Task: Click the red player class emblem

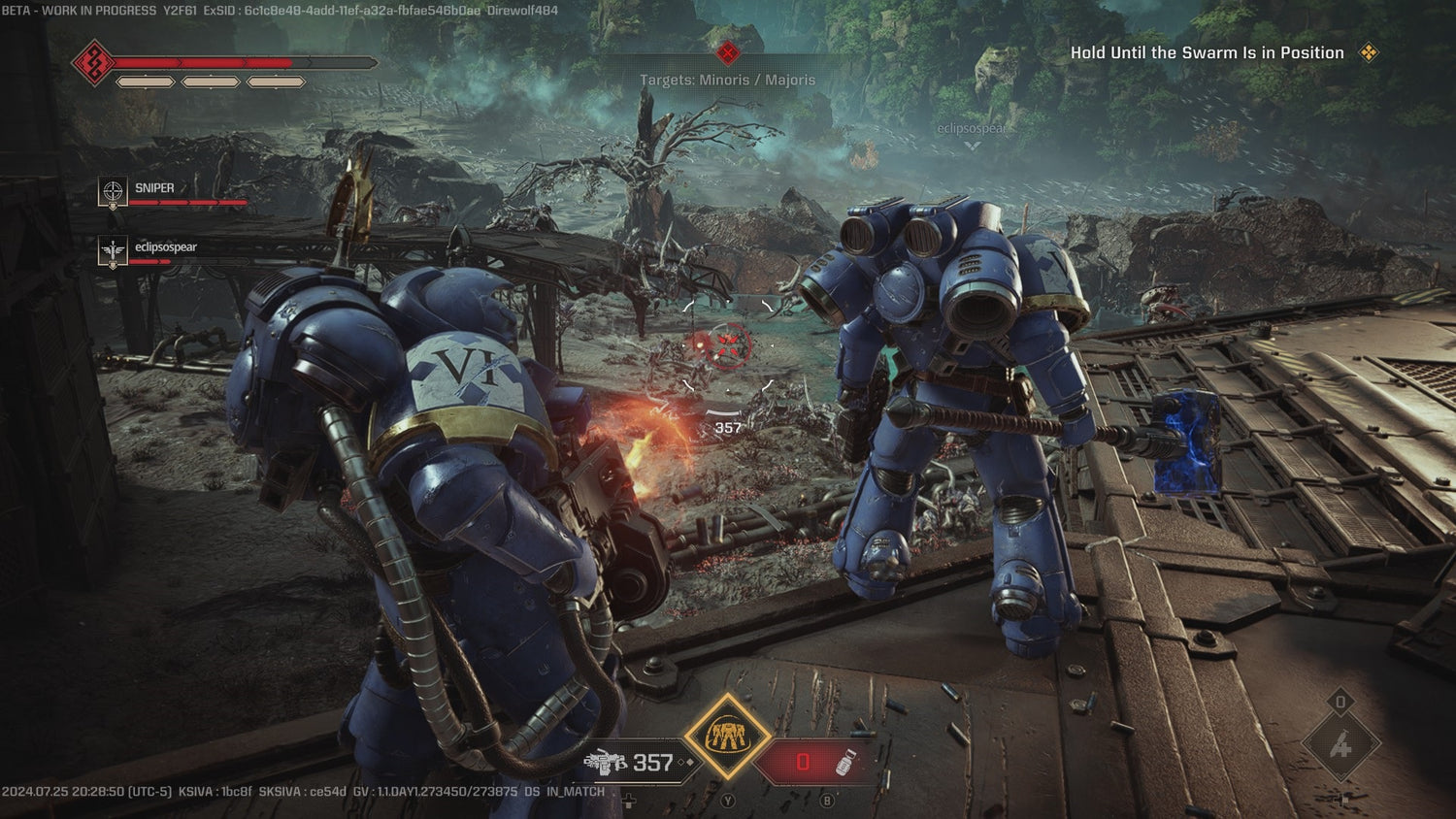Action: 94,63
